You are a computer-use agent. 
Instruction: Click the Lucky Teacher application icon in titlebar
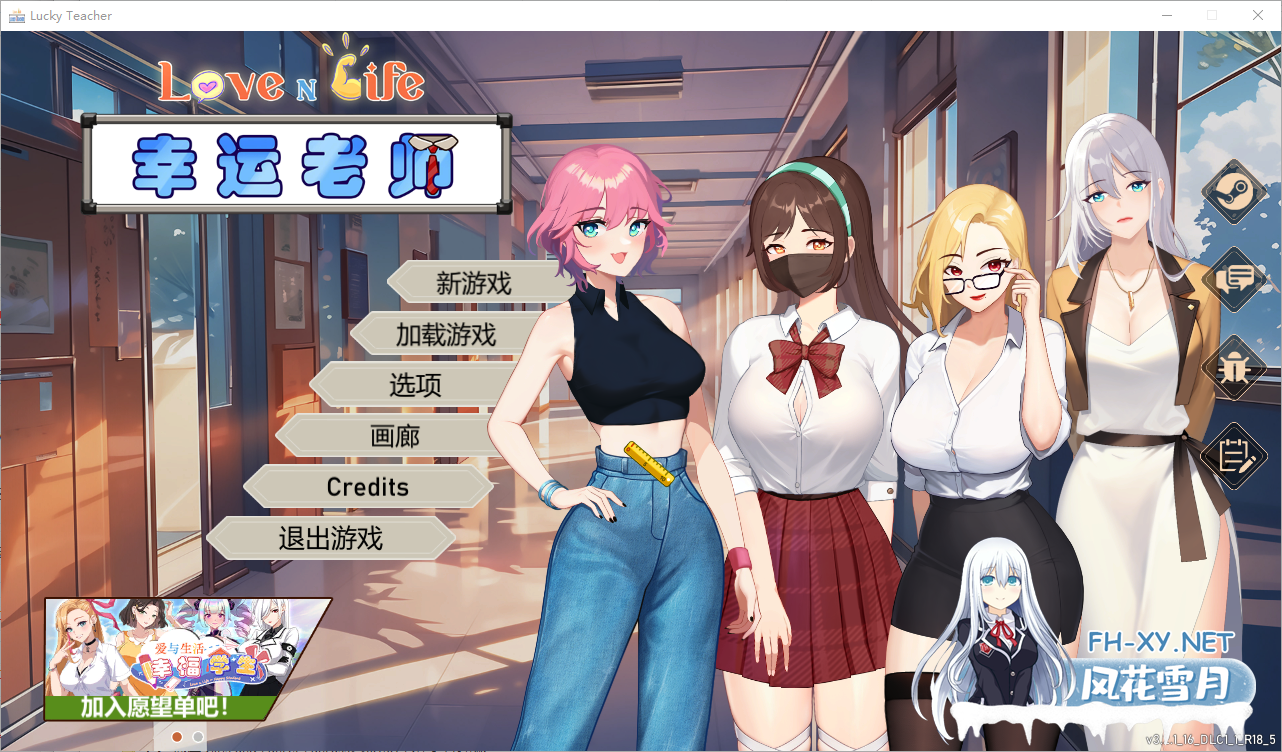pyautogui.click(x=16, y=15)
